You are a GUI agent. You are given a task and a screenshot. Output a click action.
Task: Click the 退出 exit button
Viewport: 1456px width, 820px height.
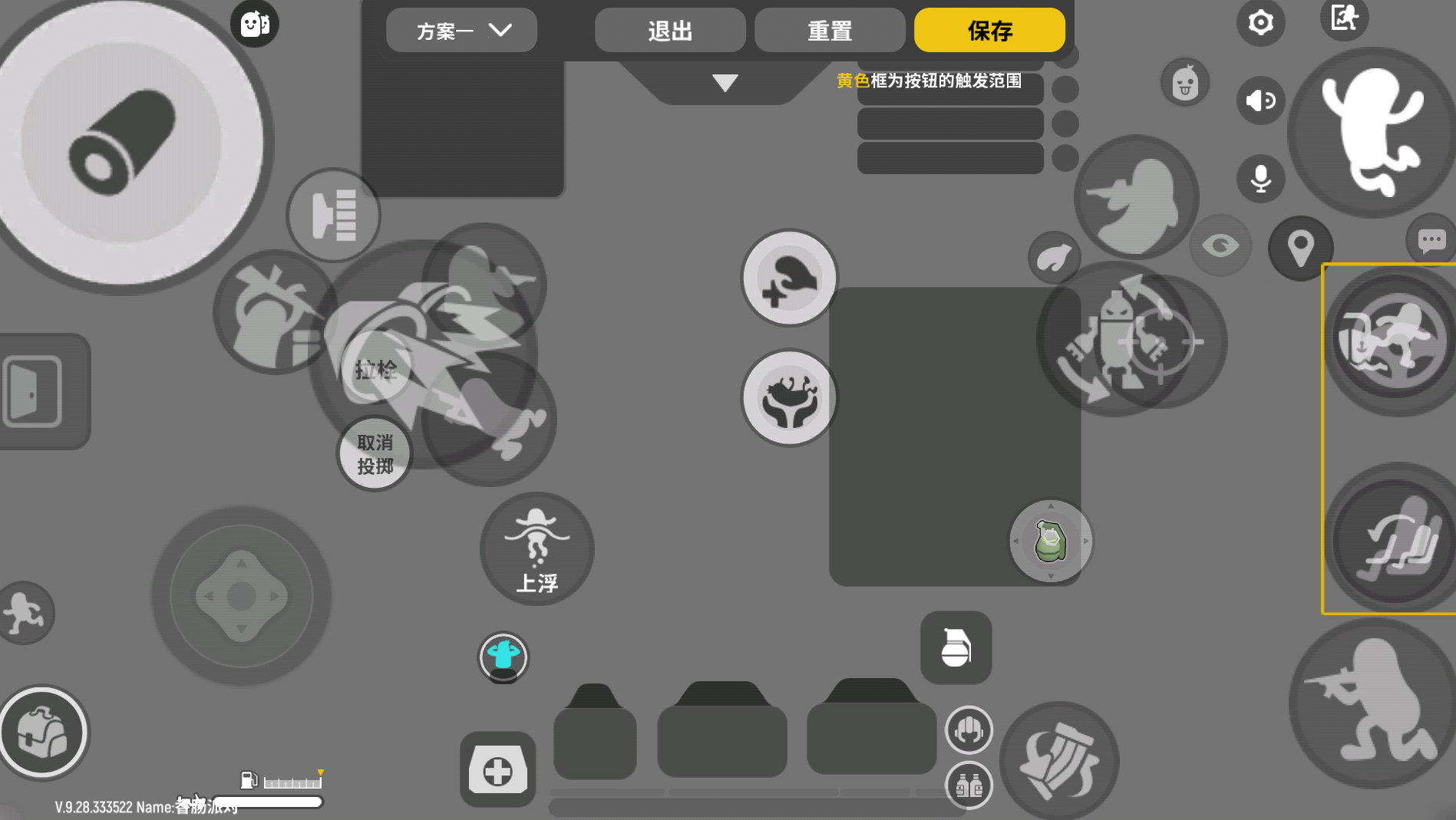pos(669,31)
